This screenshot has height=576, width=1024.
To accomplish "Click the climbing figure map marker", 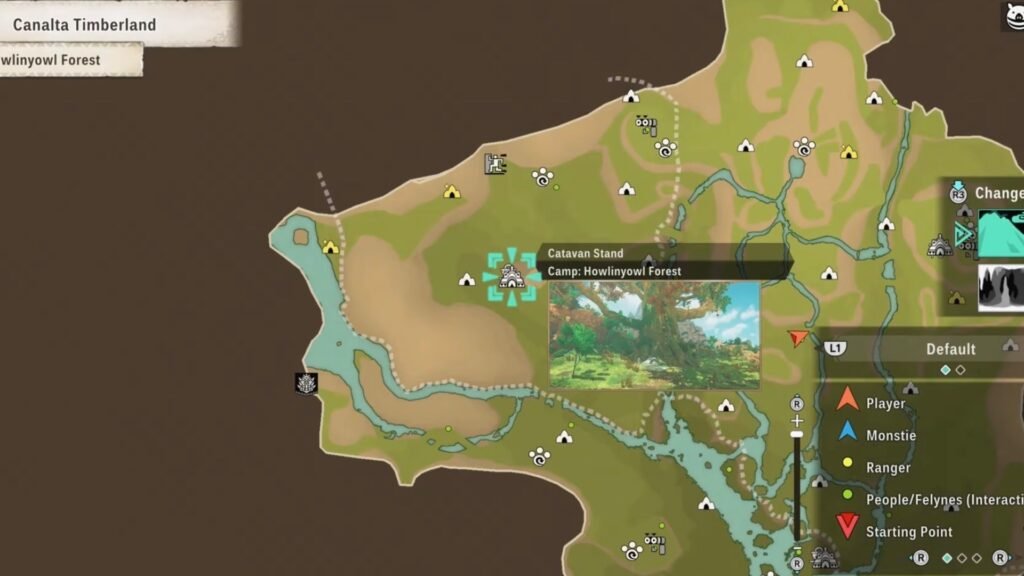I will click(496, 163).
